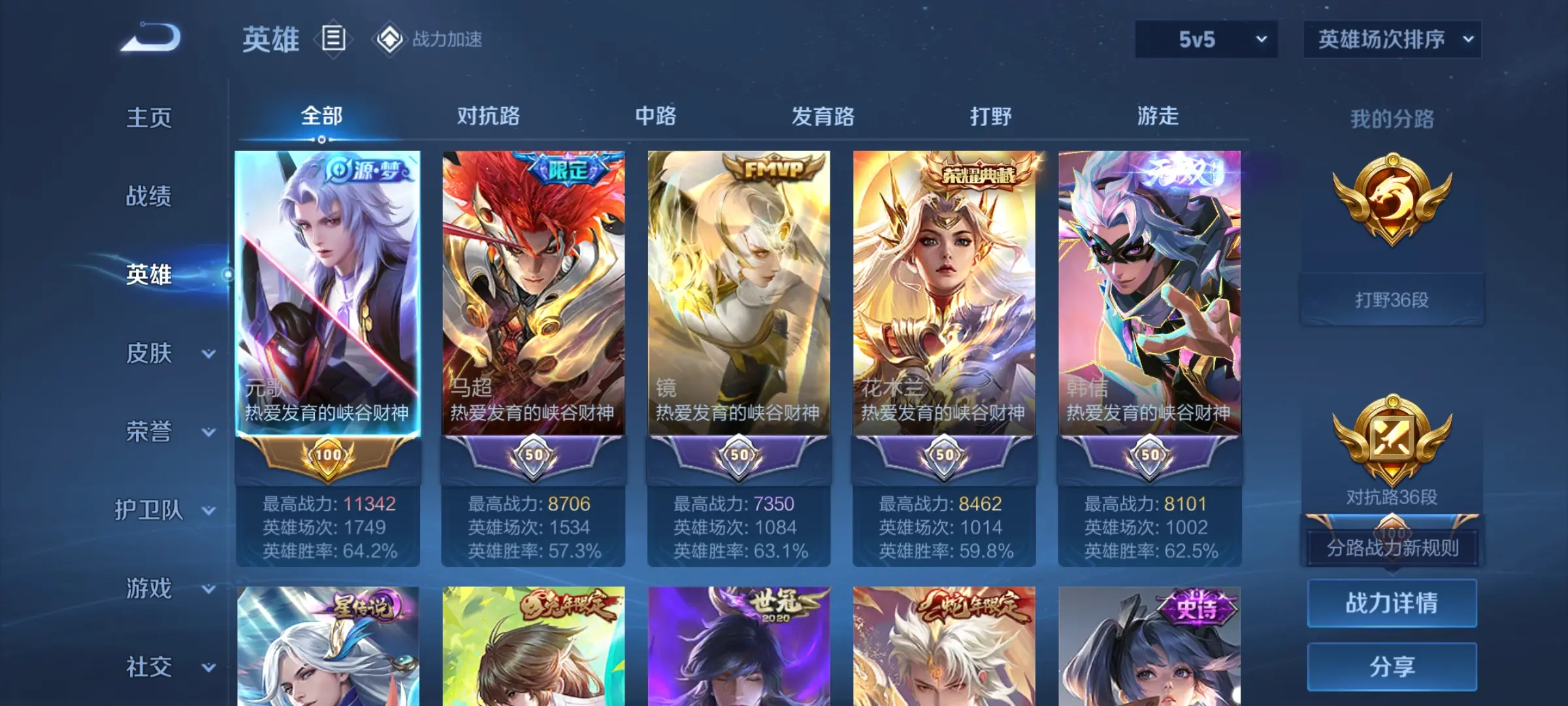This screenshot has height=706, width=1568.
Task: View 分路战力新规则 rules
Action: 1392,548
